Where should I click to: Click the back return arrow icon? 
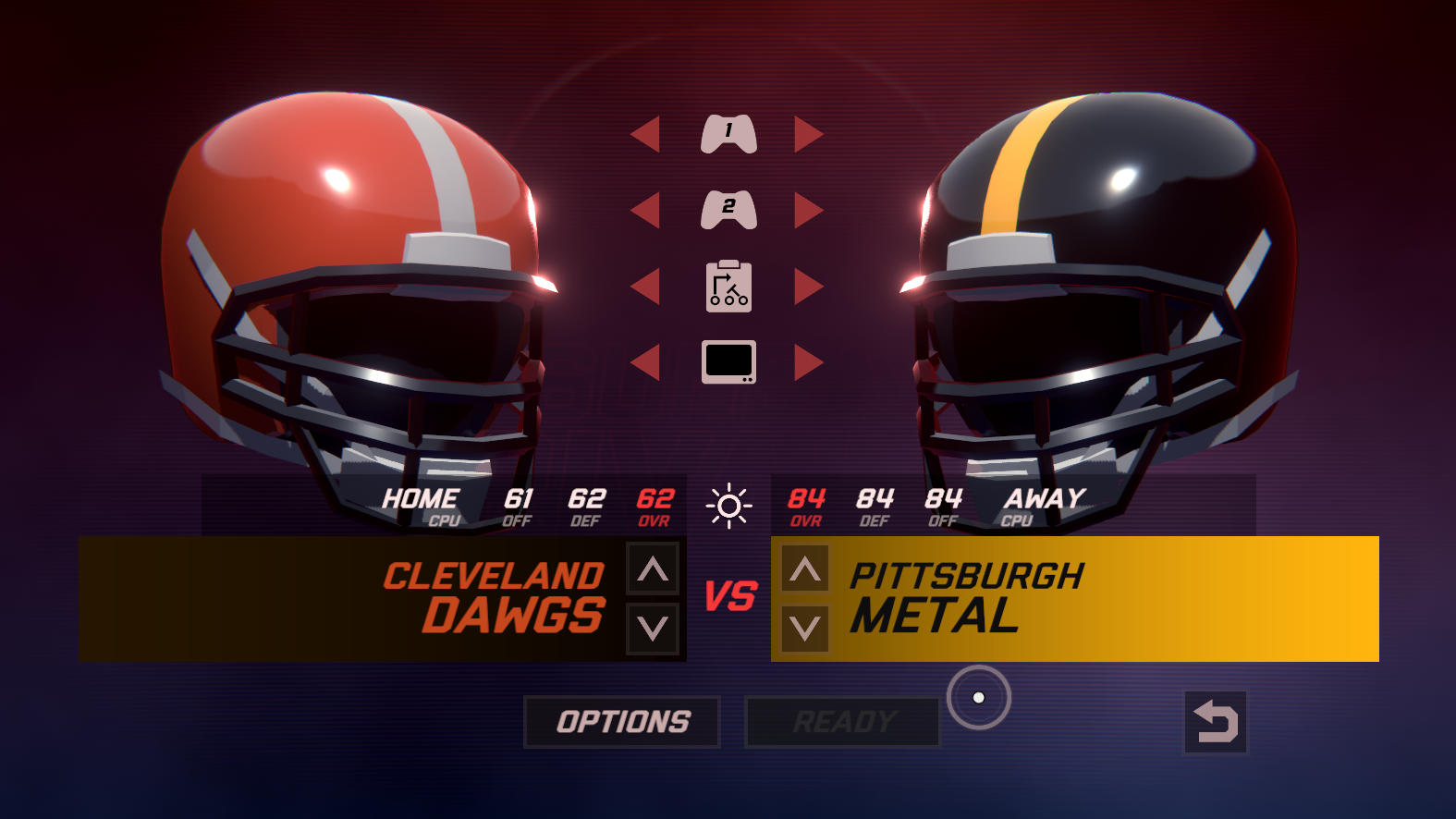[1216, 721]
